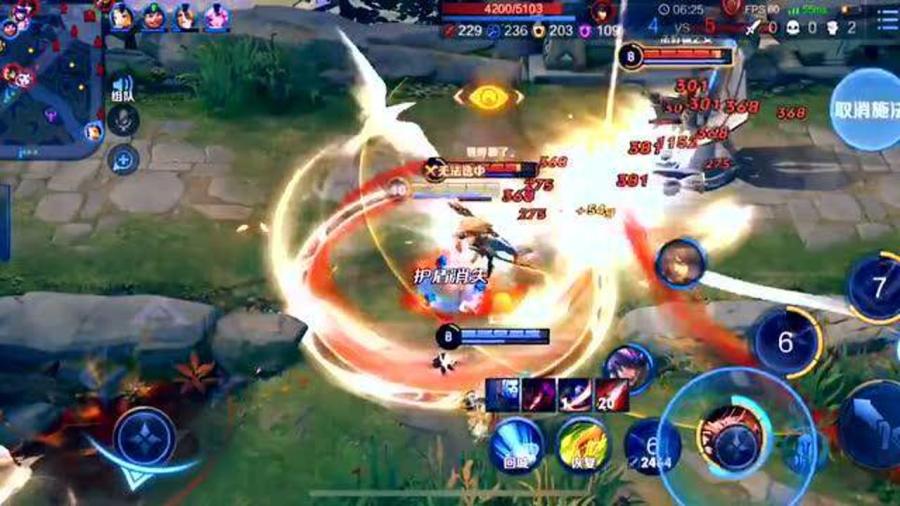
Task: Activate the 回城 recall ability
Action: [516, 444]
